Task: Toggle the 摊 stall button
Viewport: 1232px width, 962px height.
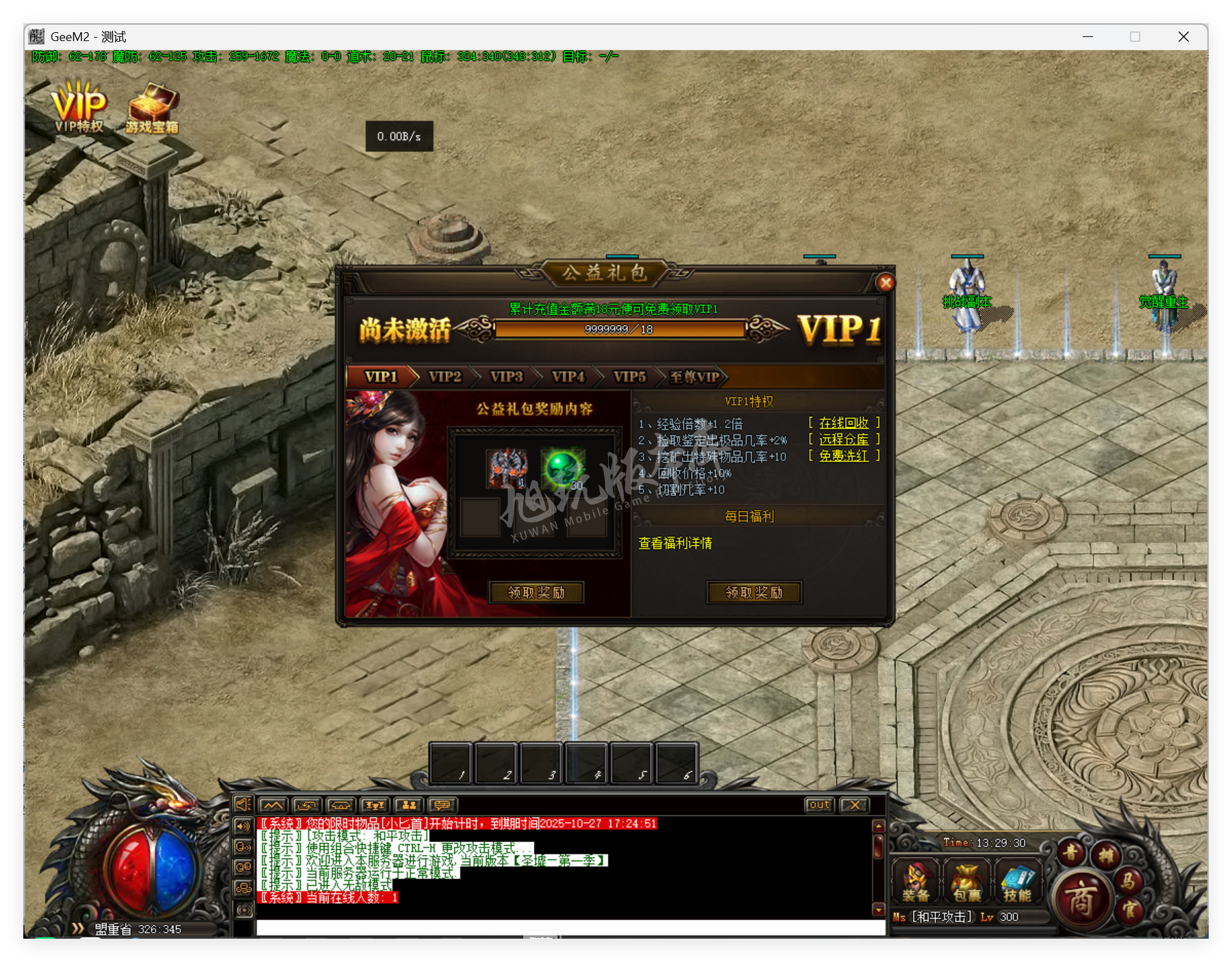Action: click(x=1108, y=855)
